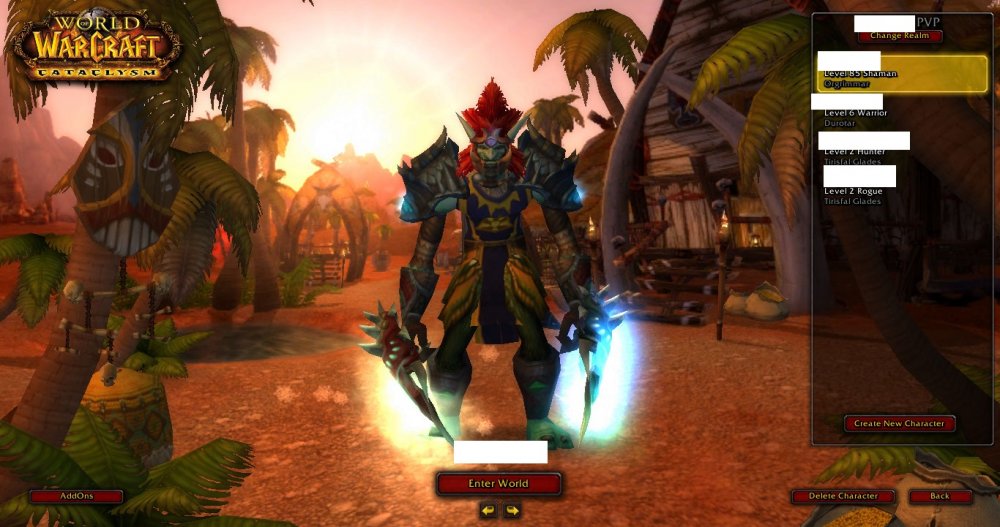The image size is (1000, 527).
Task: Enter the world with selected character
Action: (x=498, y=484)
